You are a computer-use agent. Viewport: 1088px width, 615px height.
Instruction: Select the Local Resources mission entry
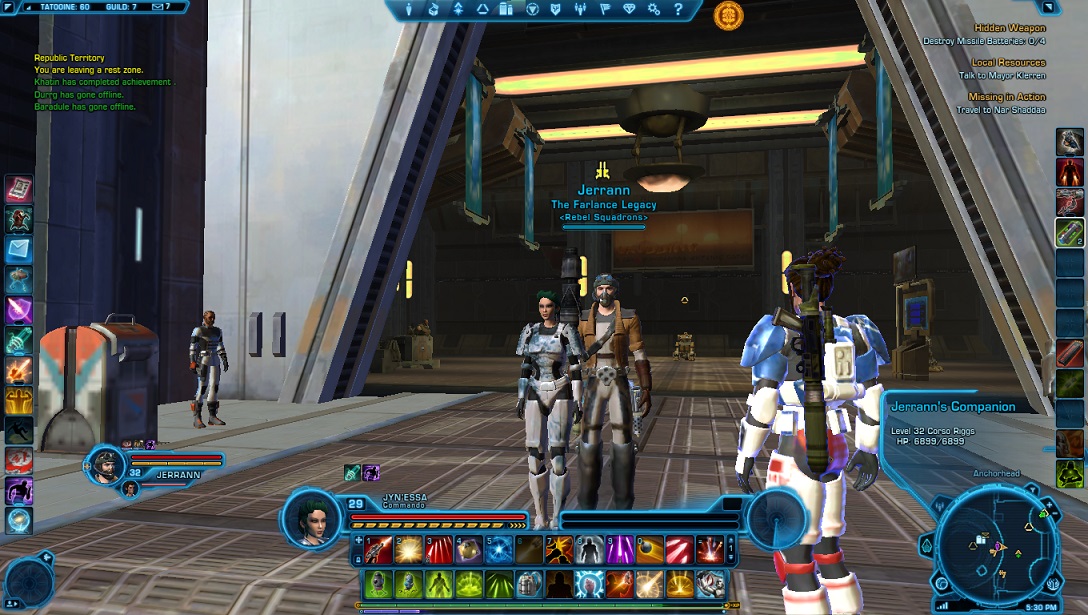1008,63
